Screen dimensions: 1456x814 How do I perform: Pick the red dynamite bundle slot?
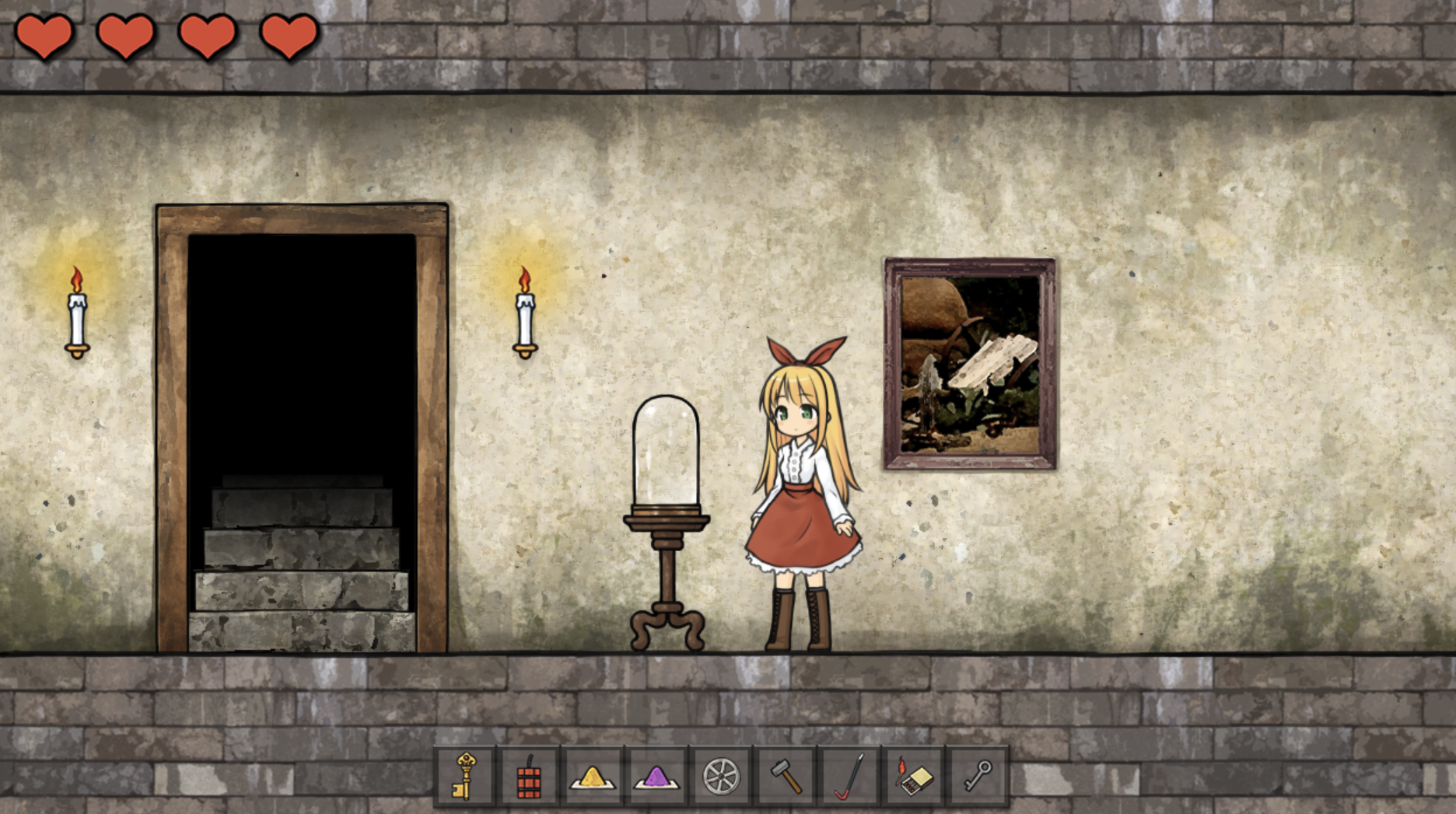point(529,776)
